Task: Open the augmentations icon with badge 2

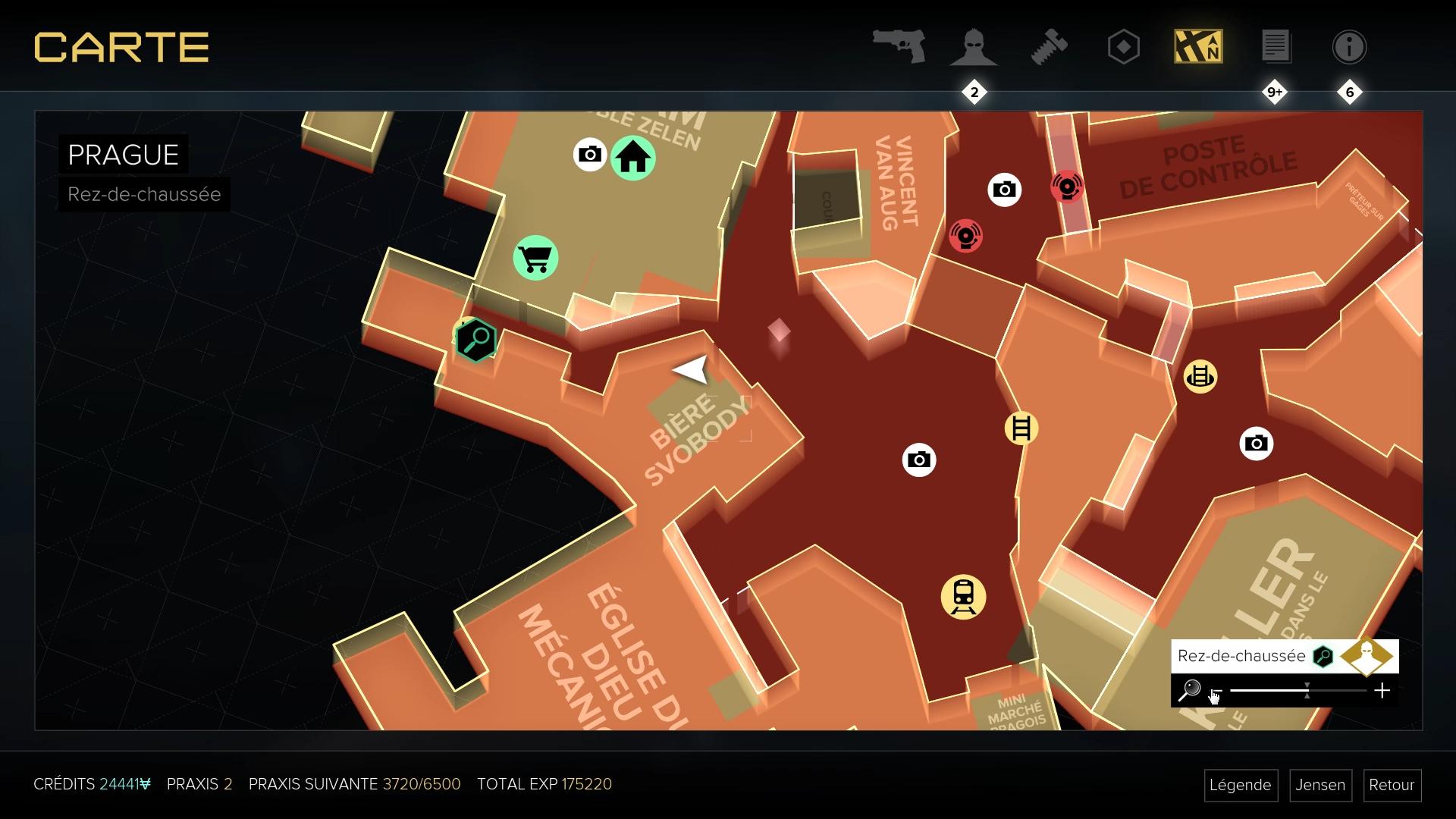Action: [973, 46]
